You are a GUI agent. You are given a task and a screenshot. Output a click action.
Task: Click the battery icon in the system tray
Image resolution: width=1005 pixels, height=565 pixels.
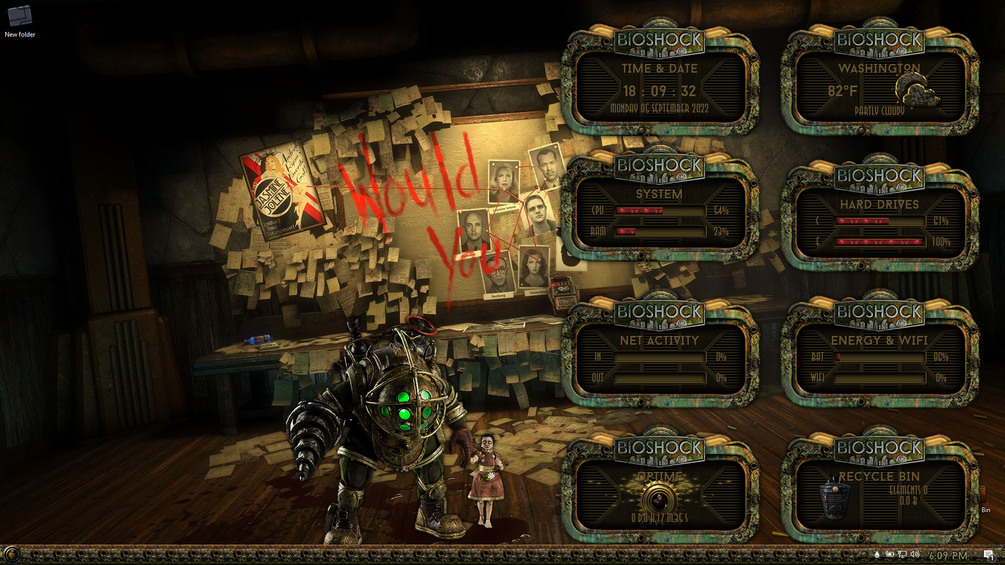890,555
